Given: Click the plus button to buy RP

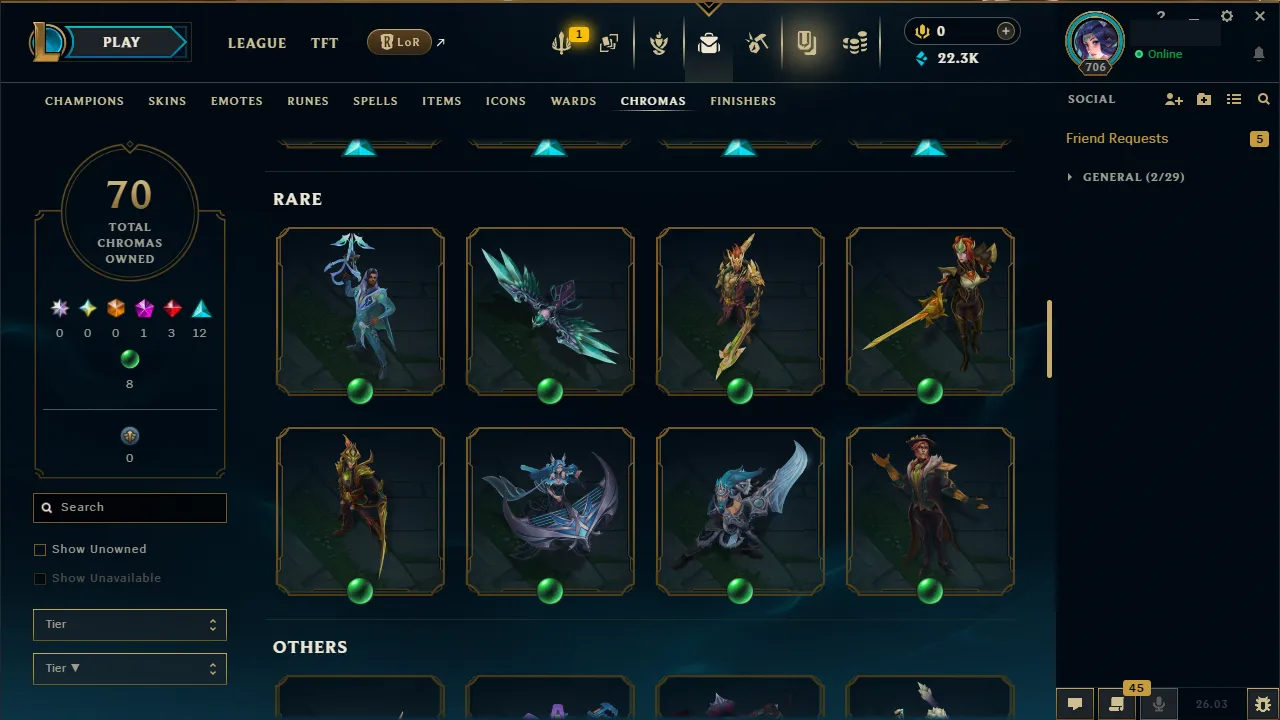Looking at the screenshot, I should [x=1005, y=31].
